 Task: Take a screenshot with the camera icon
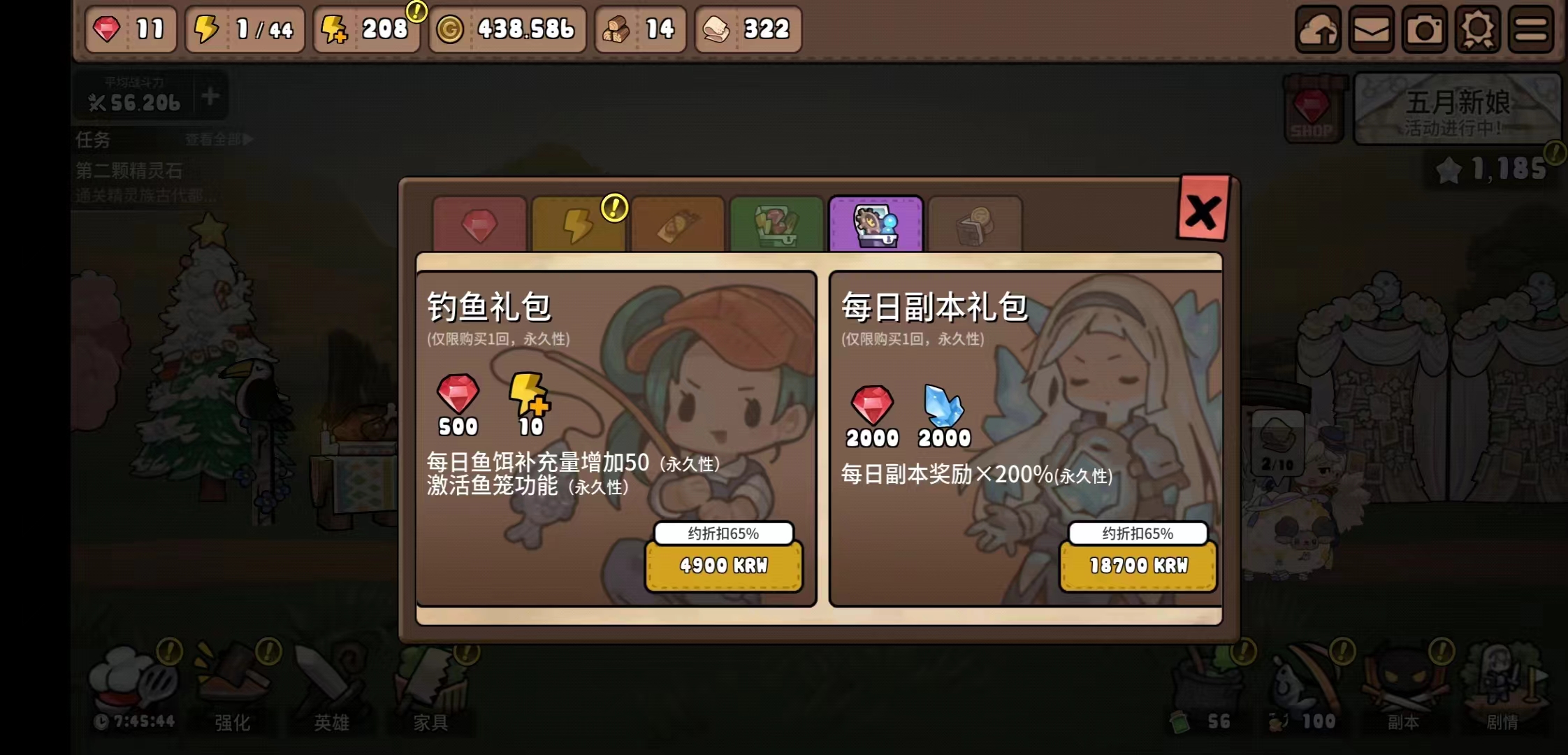coord(1425,29)
